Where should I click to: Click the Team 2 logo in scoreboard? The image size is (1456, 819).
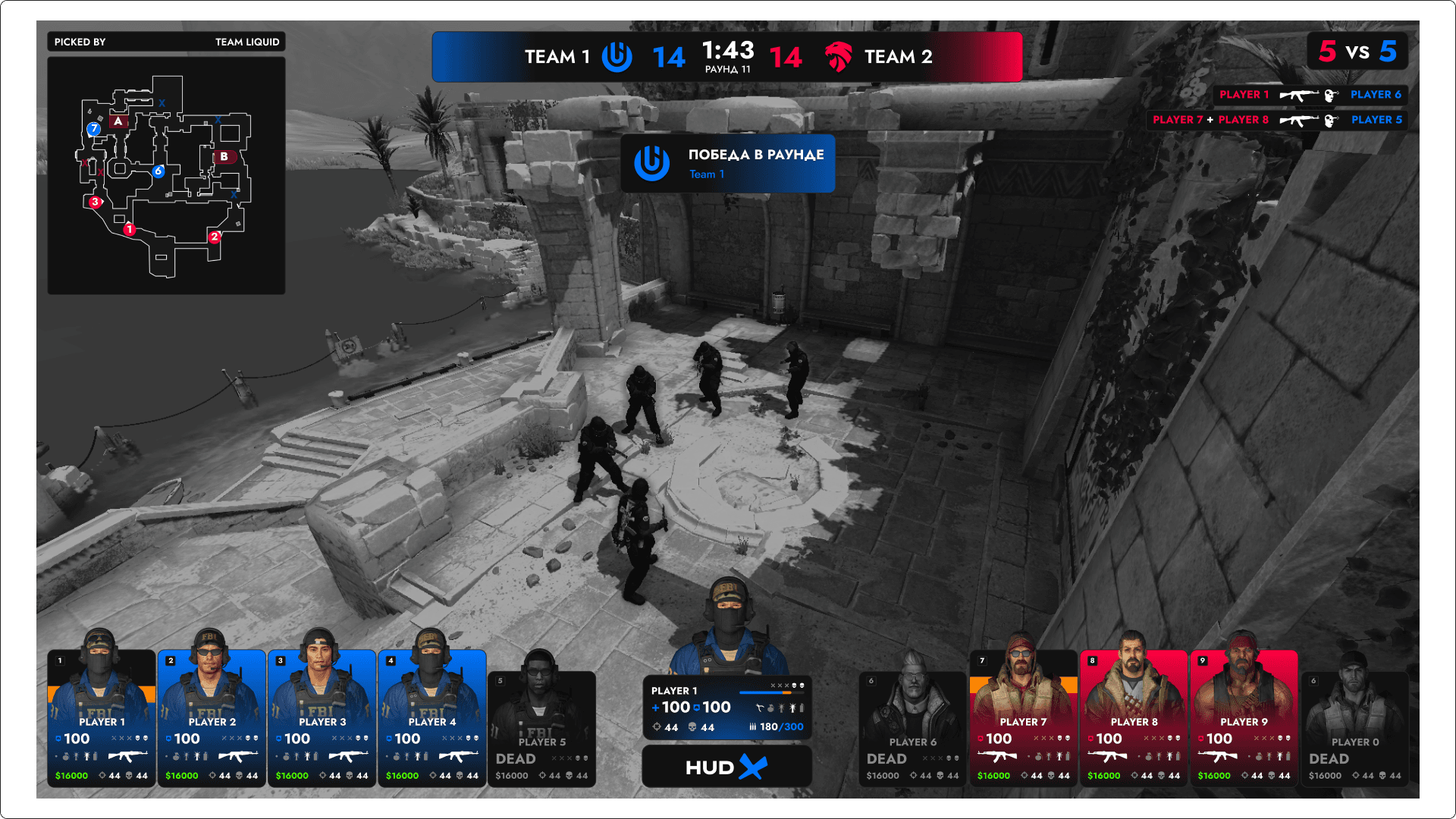click(838, 57)
